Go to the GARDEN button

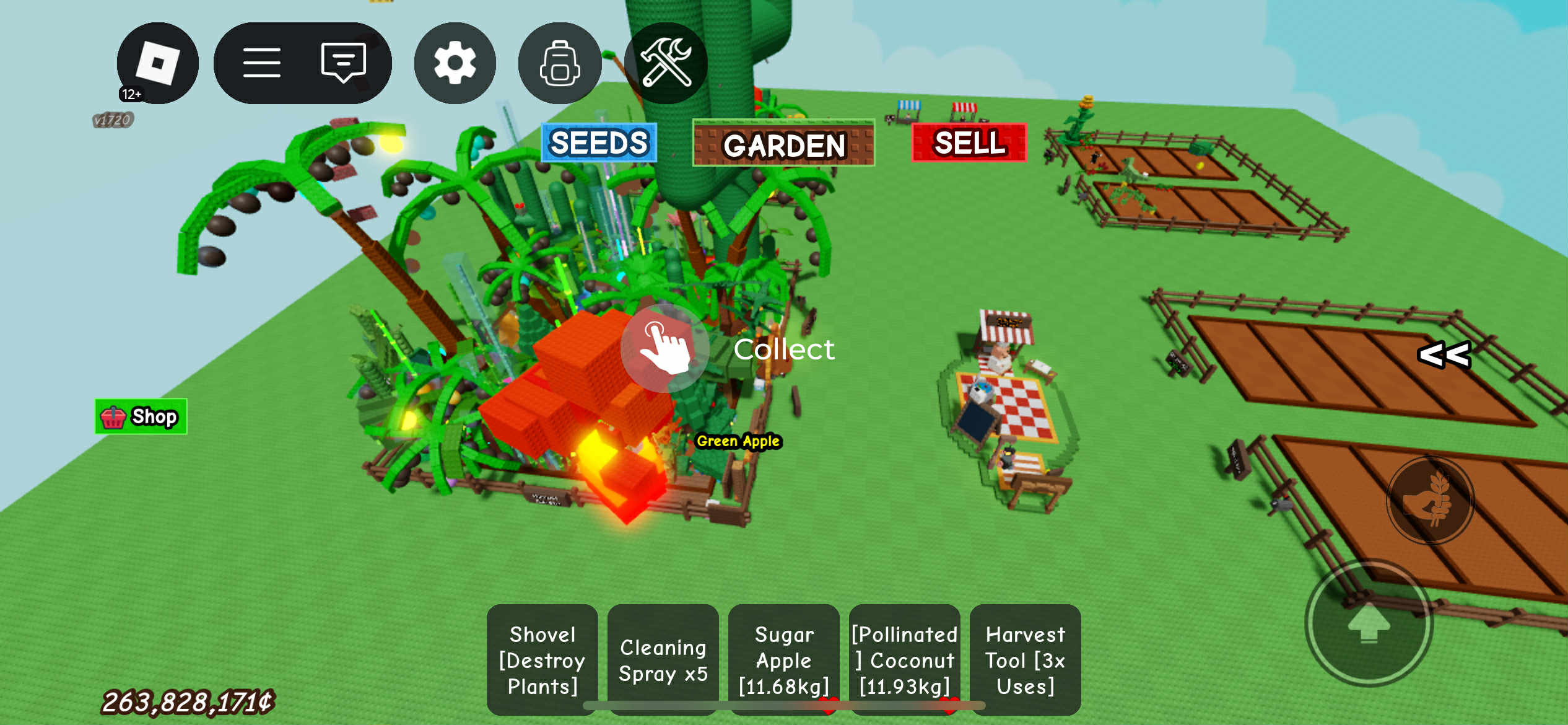[783, 144]
